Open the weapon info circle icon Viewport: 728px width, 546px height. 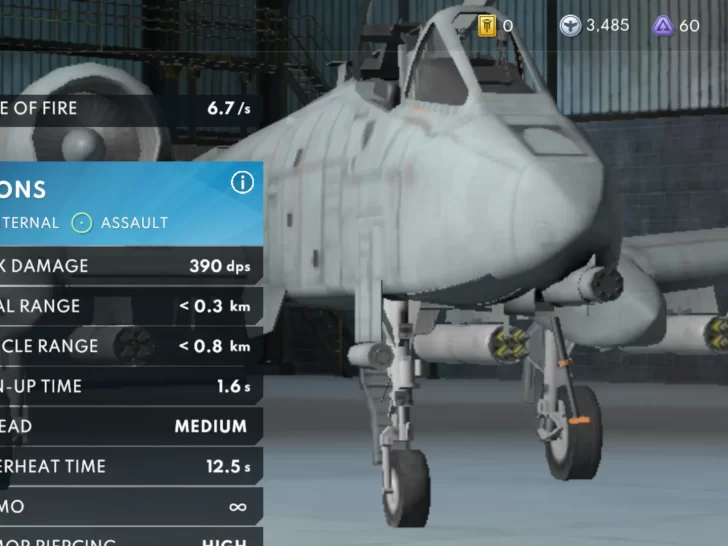coord(242,182)
